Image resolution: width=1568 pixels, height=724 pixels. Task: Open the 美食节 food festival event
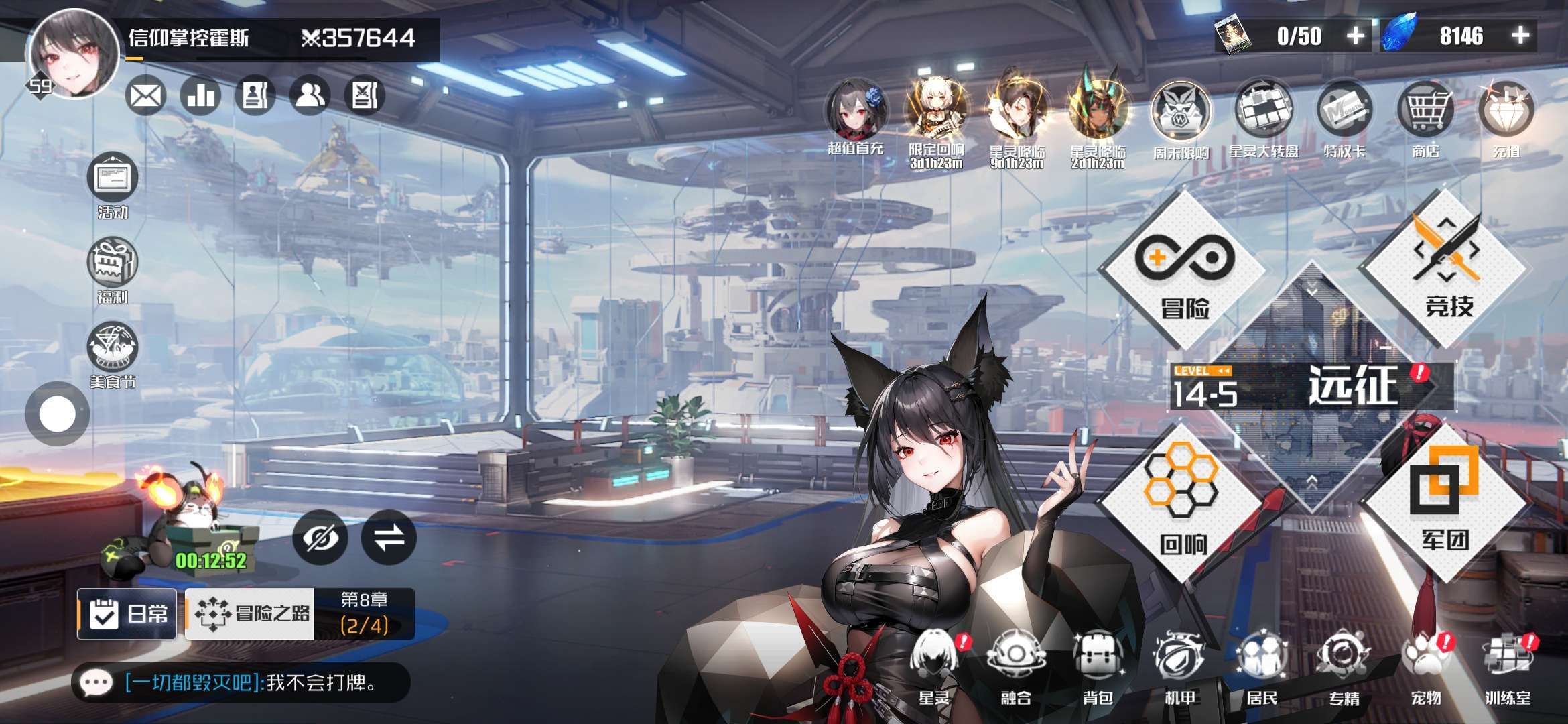coord(113,352)
